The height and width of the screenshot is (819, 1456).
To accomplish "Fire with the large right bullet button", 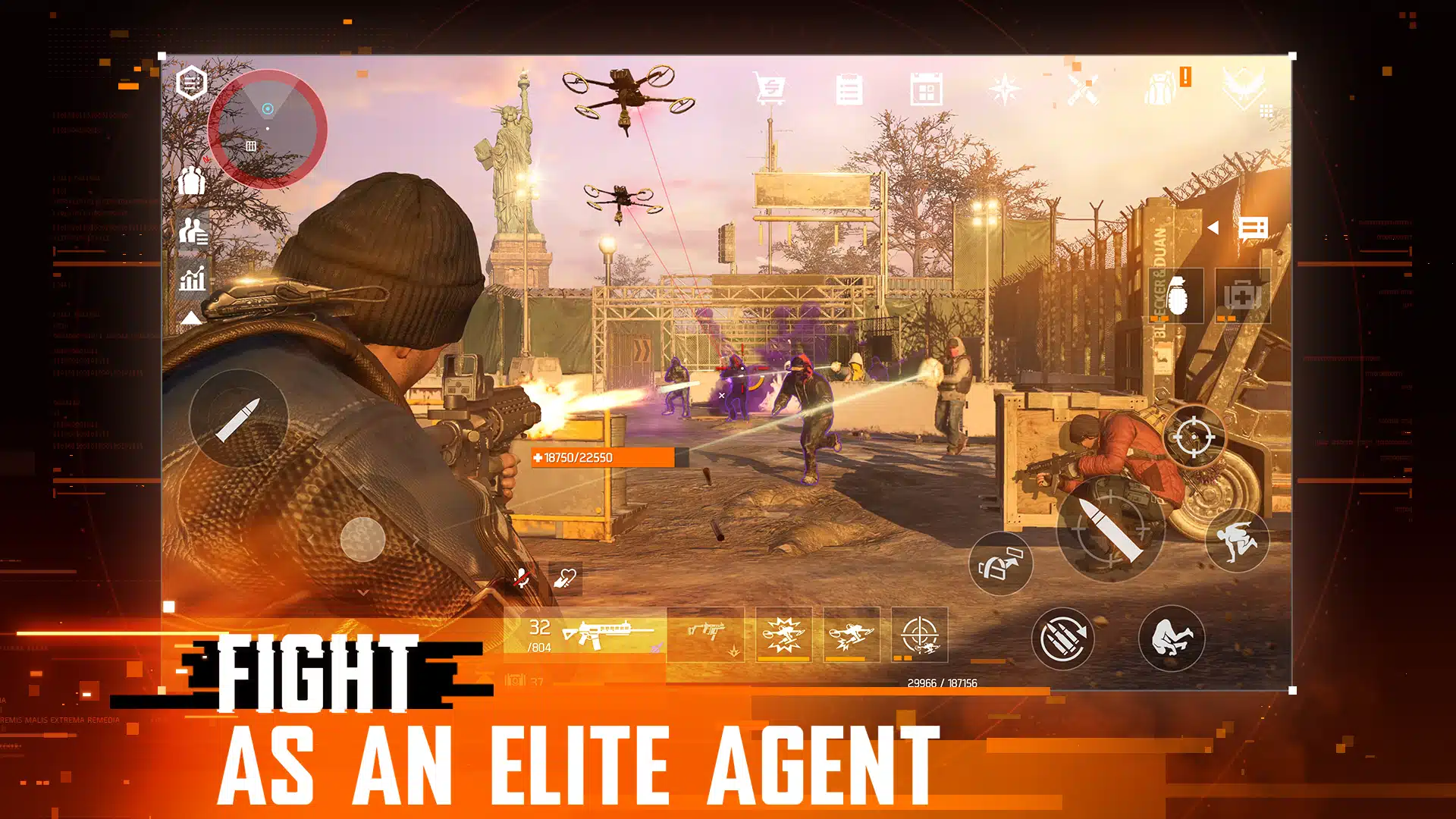I will click(x=1110, y=529).
